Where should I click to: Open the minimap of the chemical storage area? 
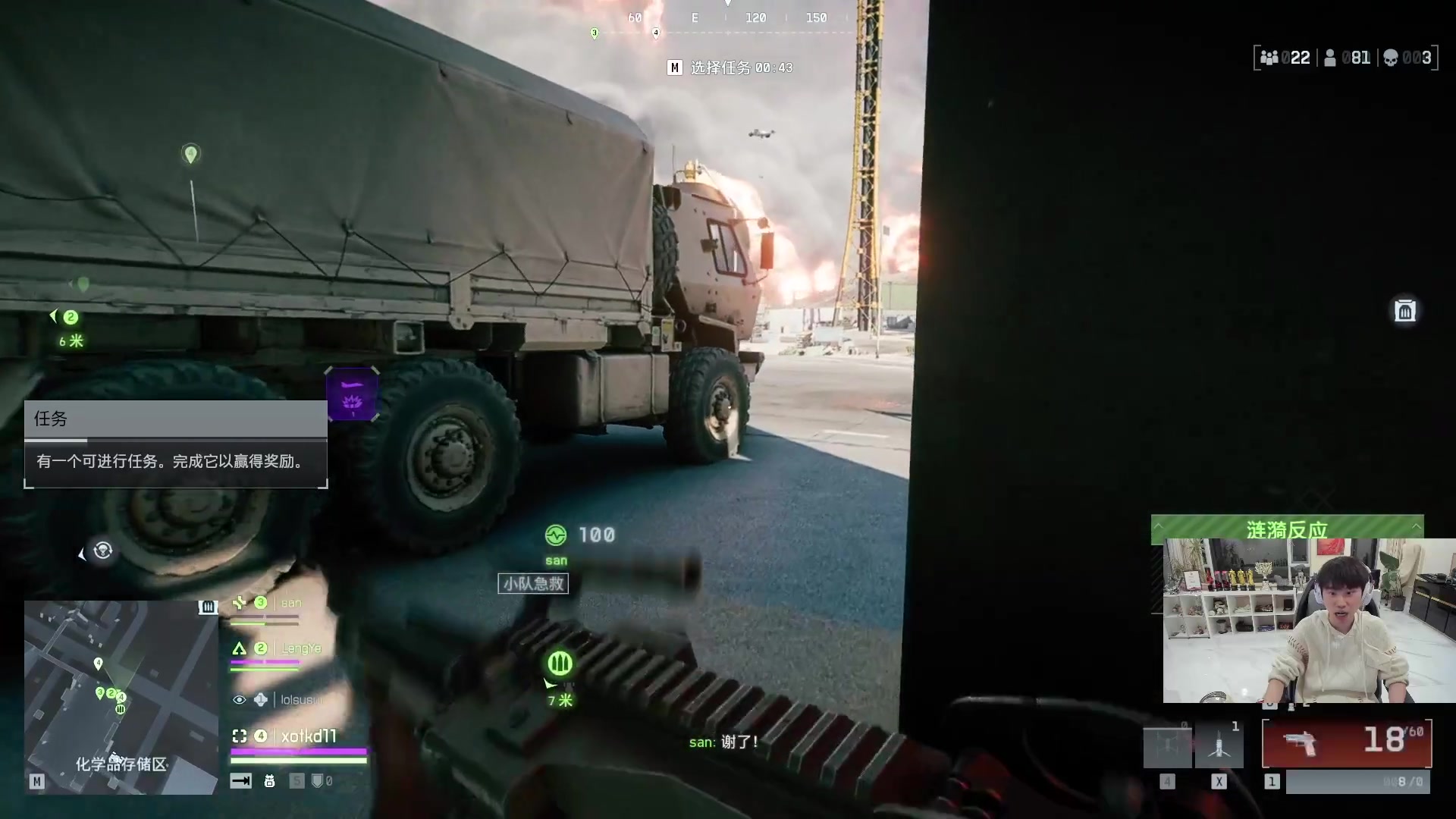(121, 697)
